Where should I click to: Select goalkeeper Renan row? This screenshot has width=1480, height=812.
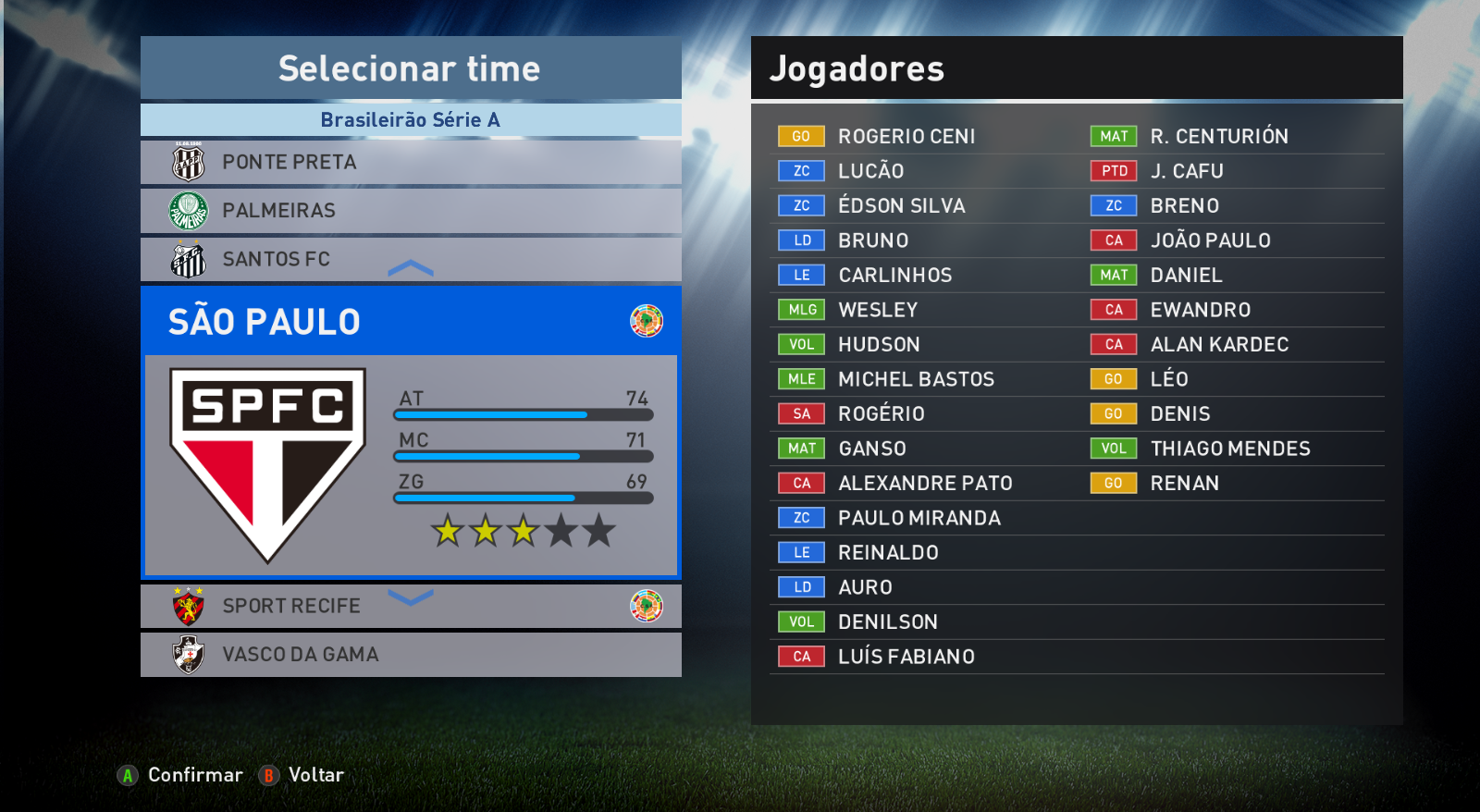click(x=1184, y=484)
